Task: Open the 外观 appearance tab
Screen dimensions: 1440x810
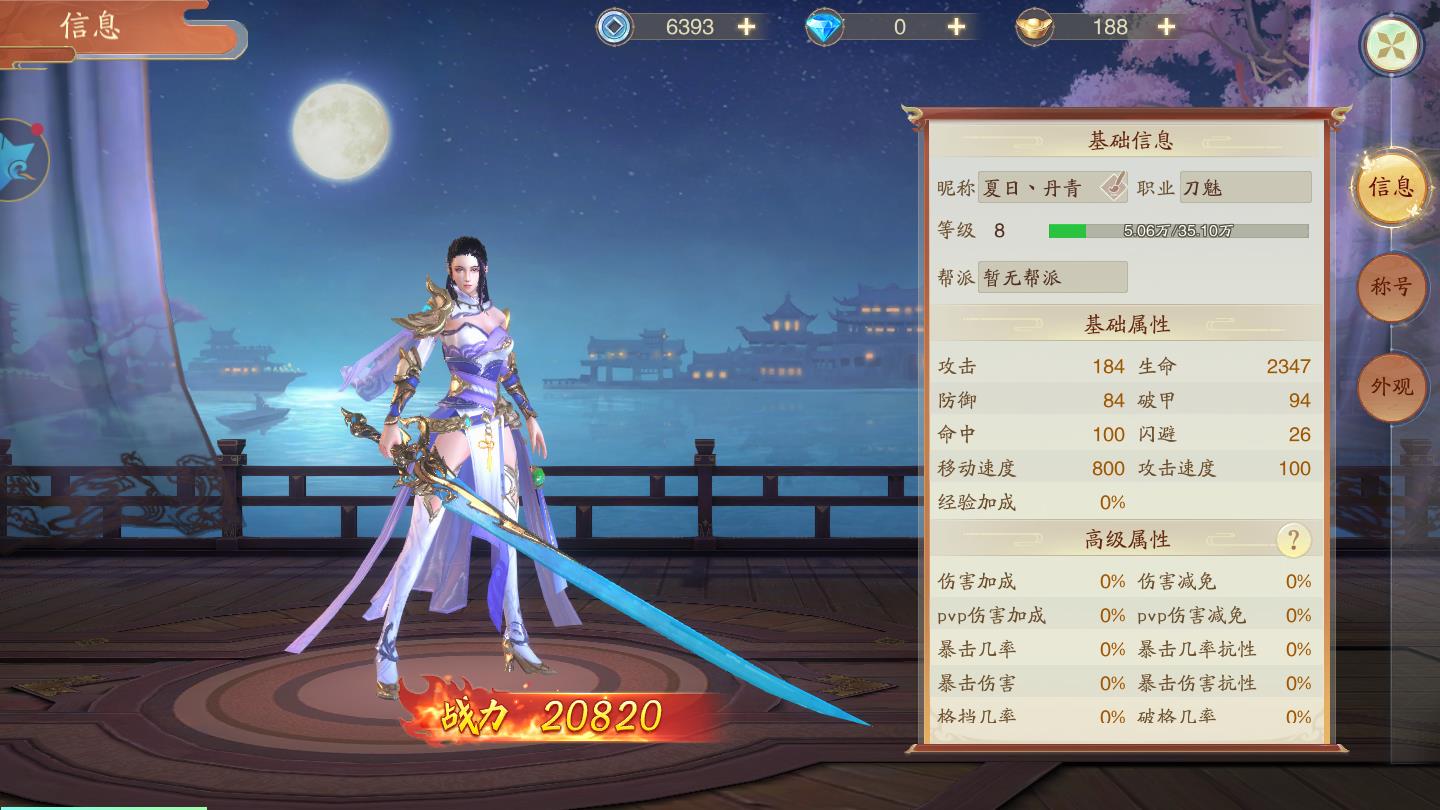Action: coord(1393,385)
